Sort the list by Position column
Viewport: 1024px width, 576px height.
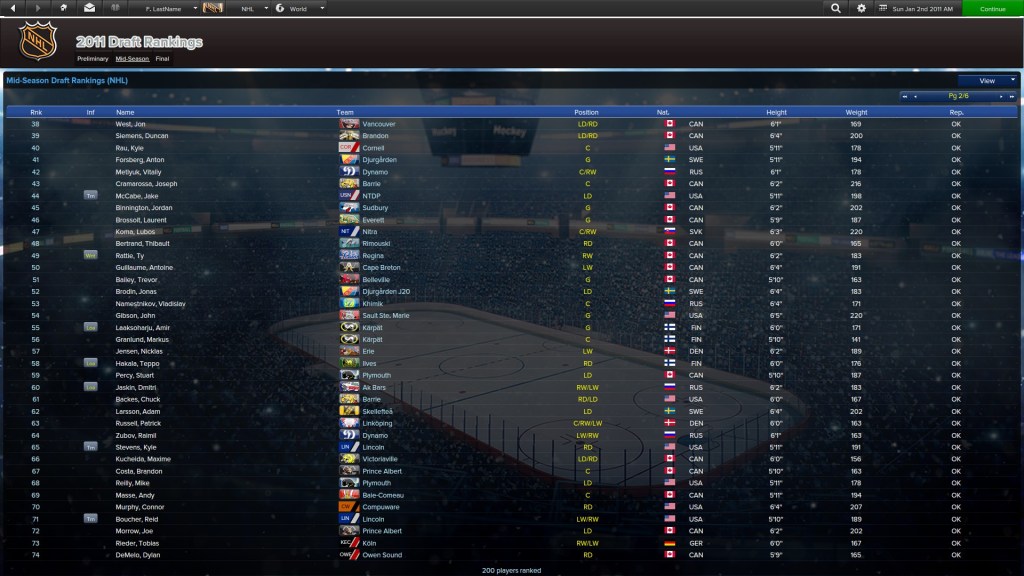586,112
